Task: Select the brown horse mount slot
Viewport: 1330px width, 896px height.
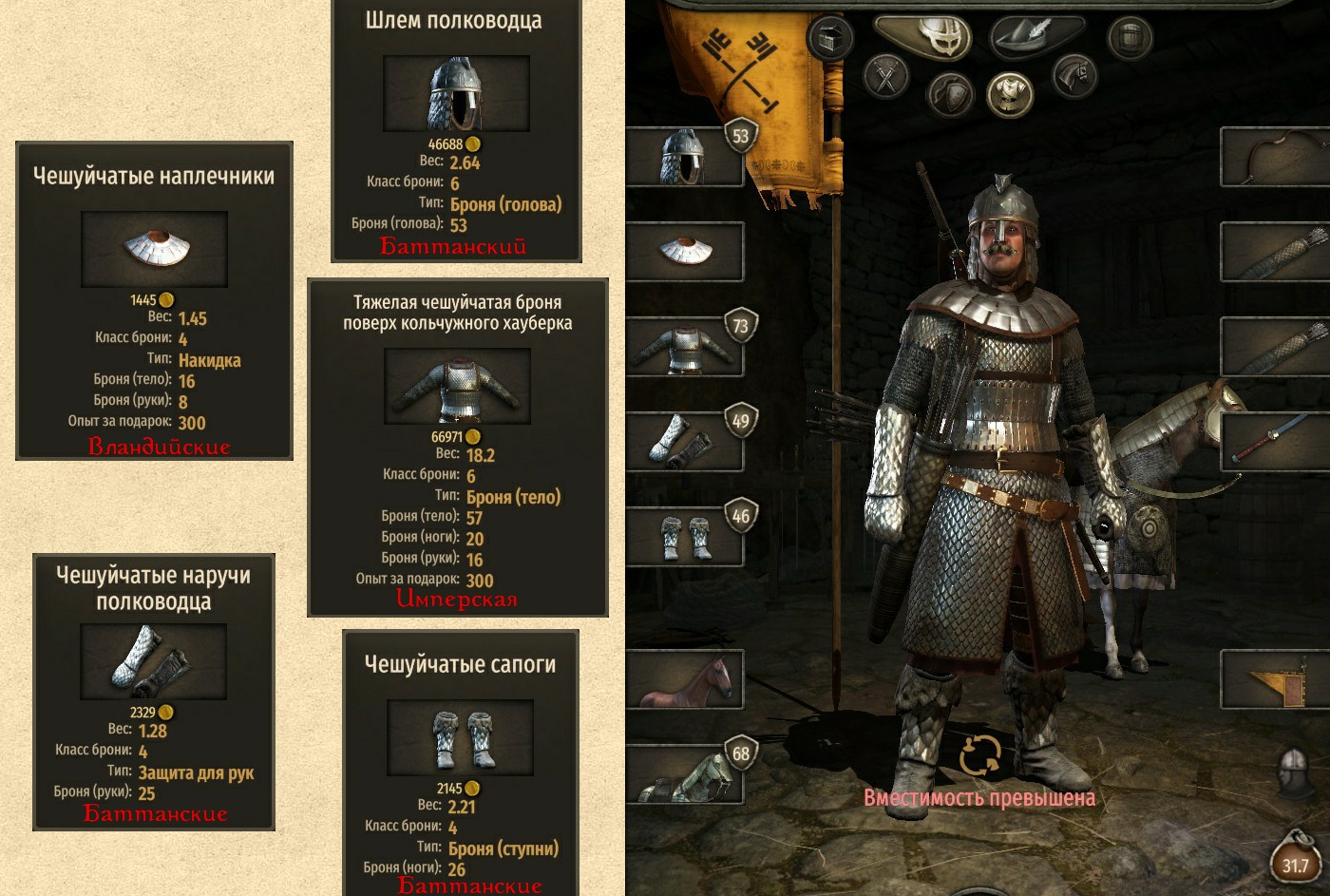Action: click(x=684, y=678)
